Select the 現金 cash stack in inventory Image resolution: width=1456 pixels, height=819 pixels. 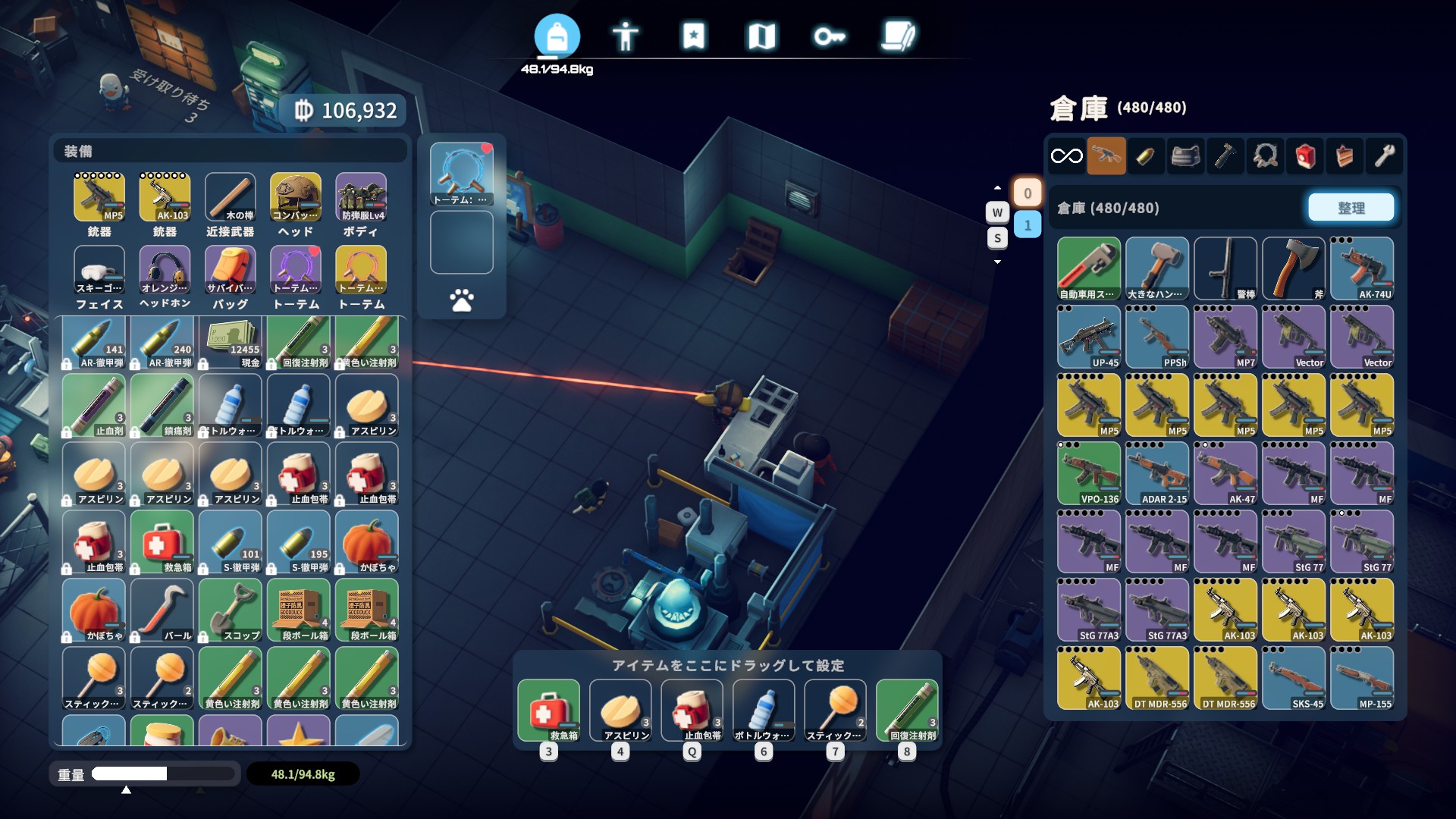pos(231,343)
